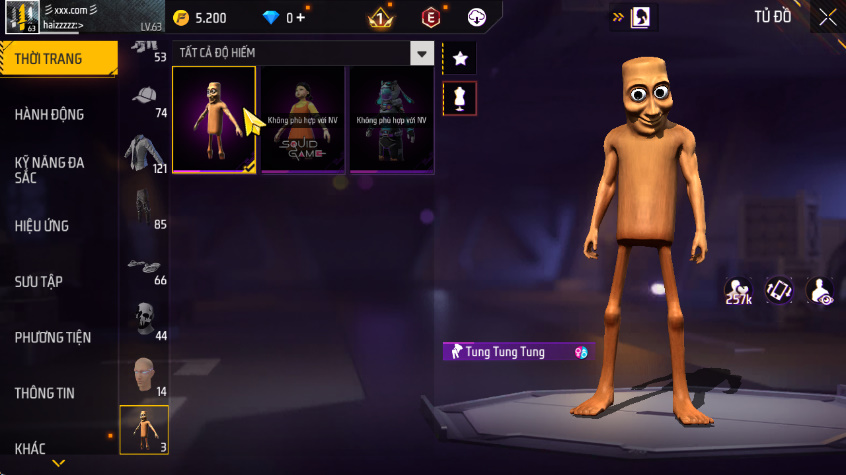Screen dimensions: 846x475
Task: Close the Tủ Đồ wardrobe screen
Action: point(828,17)
